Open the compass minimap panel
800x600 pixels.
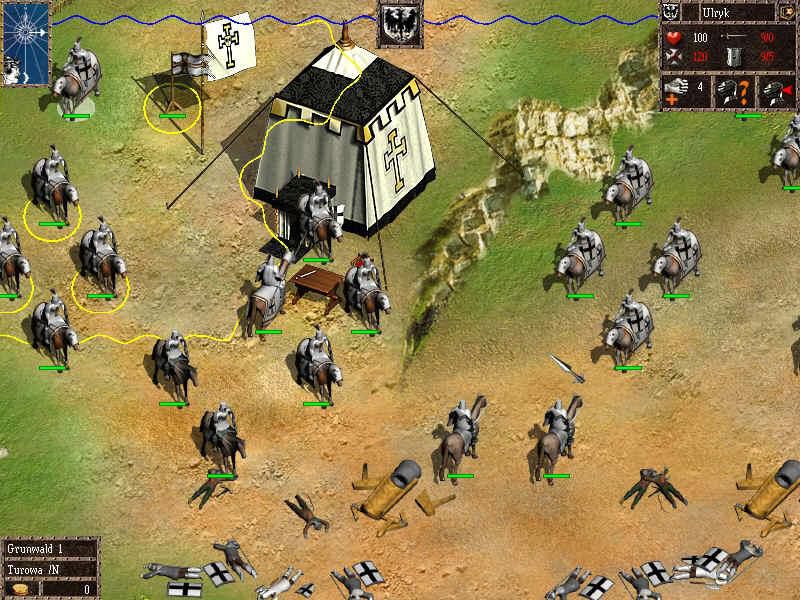point(25,41)
